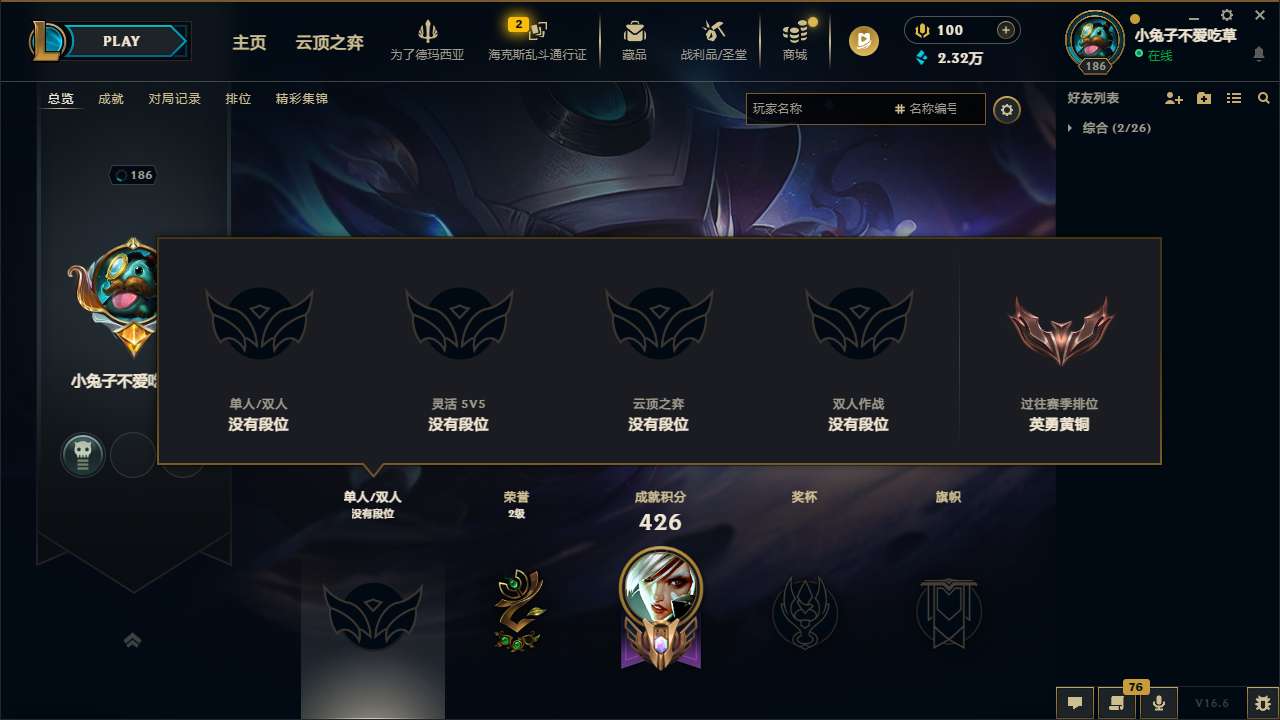Collapse the profile sidebar via the up chevron
The image size is (1280, 720).
coord(133,640)
